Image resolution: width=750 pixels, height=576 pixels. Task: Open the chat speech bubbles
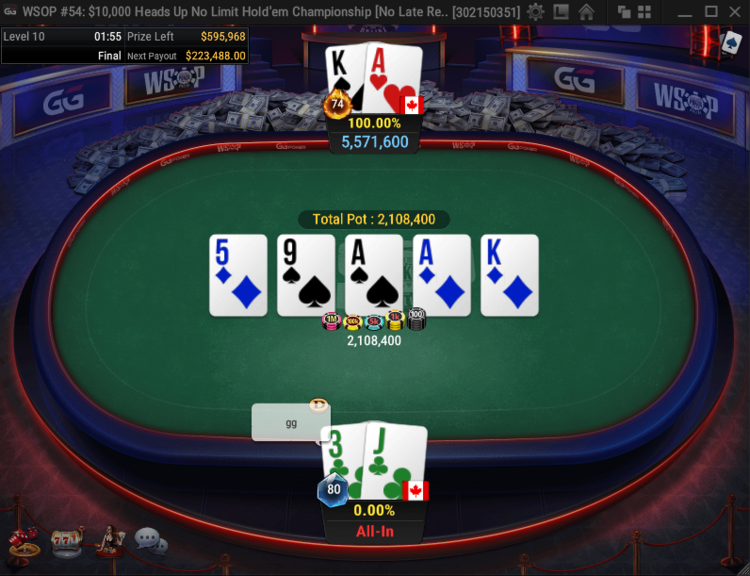click(151, 541)
